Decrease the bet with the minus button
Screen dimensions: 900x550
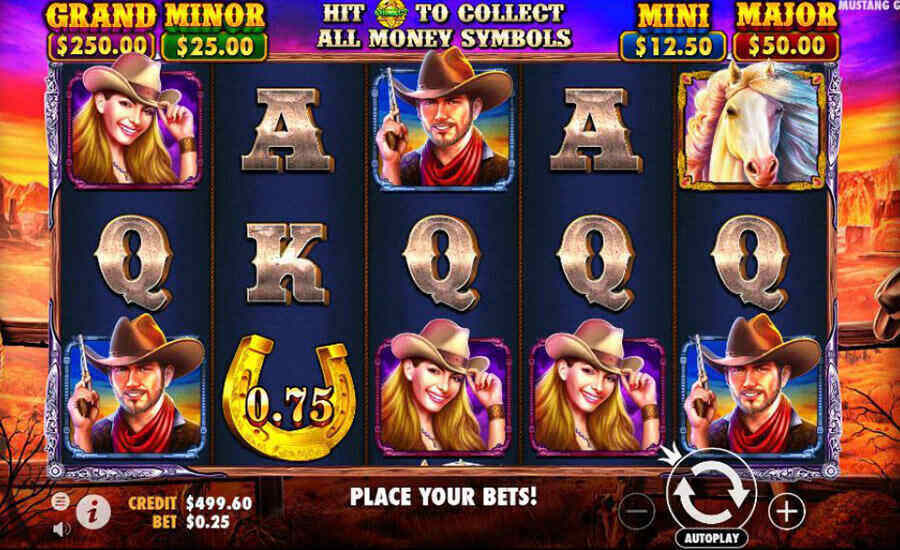(x=636, y=512)
